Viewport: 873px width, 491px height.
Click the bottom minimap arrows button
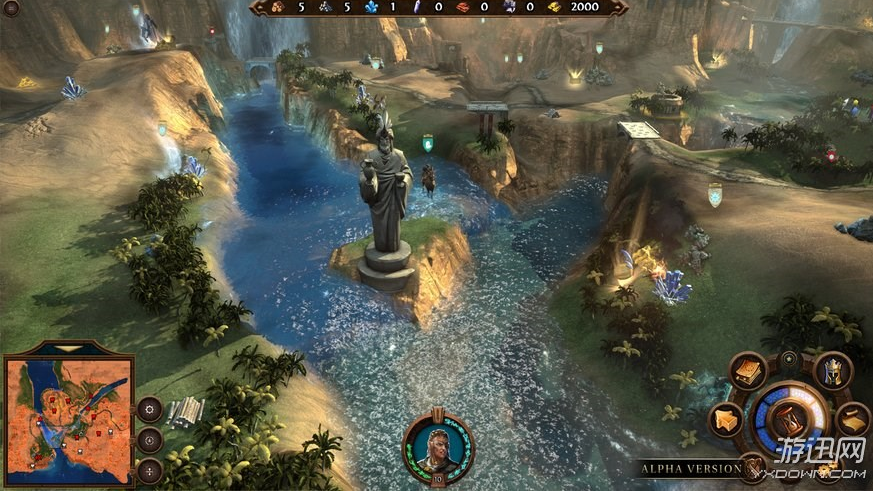[150, 470]
